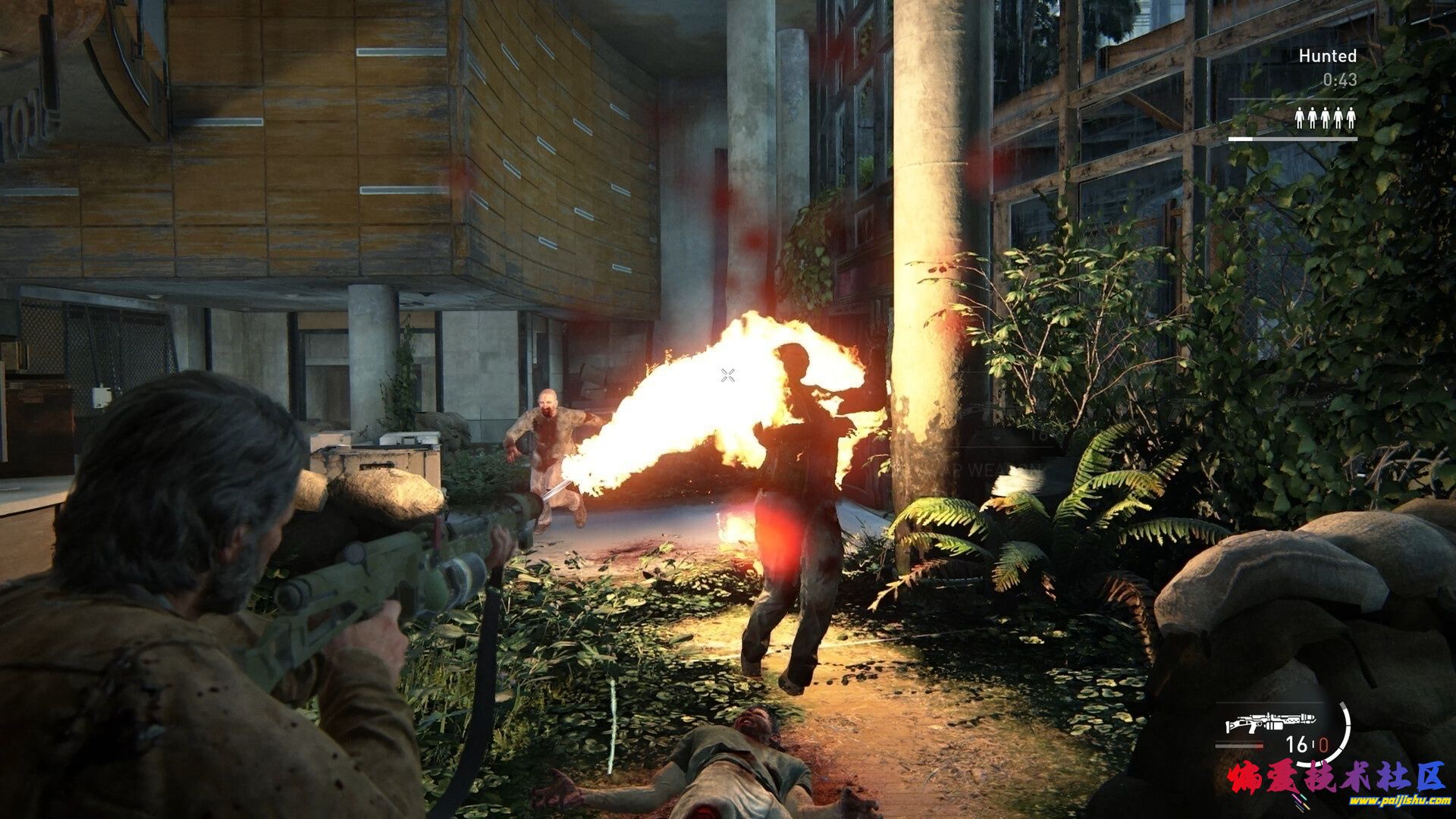The image size is (1456, 819).
Task: Click the Hunted objective tracker
Action: [x=1327, y=56]
